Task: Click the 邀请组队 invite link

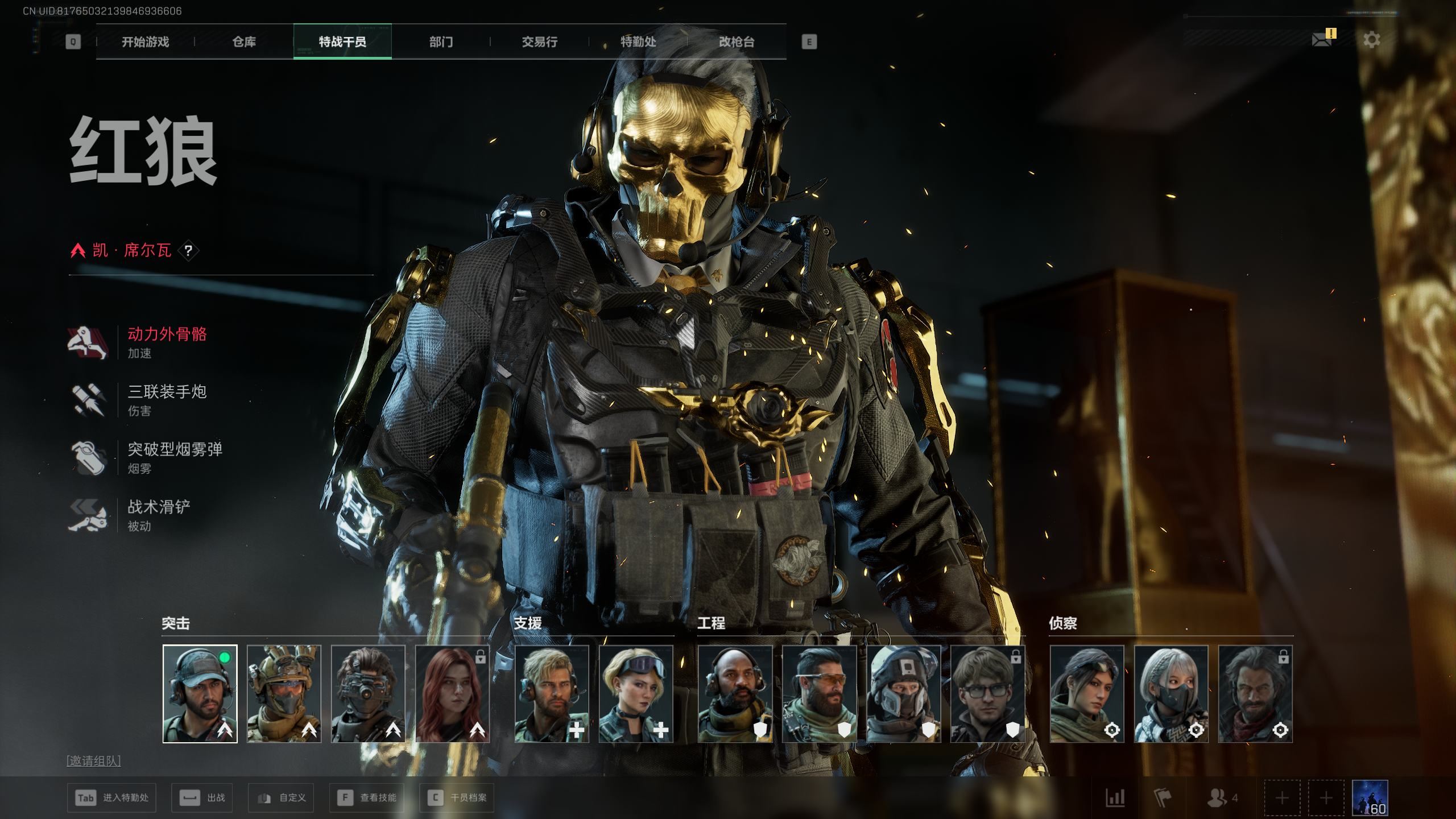Action: (x=94, y=761)
